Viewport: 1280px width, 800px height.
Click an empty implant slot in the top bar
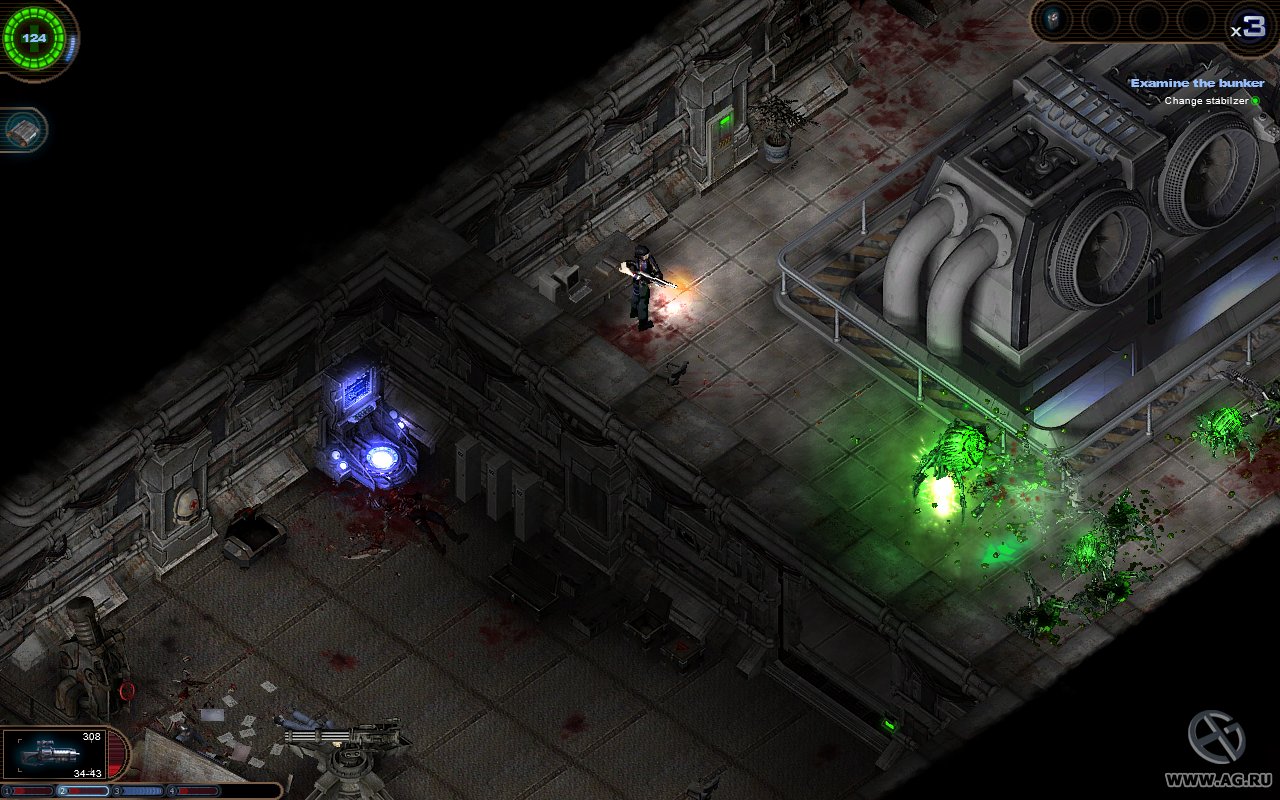pos(1104,17)
